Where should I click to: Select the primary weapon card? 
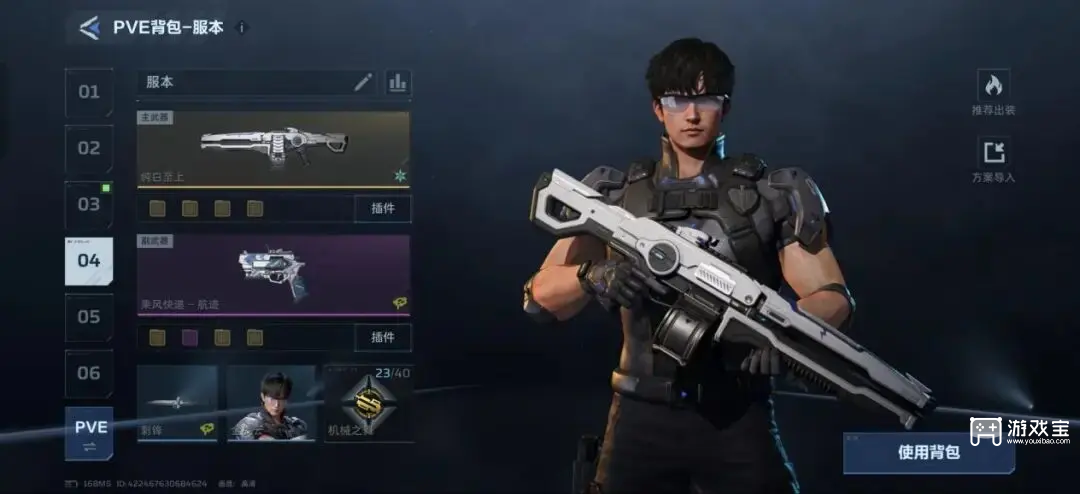pos(273,149)
